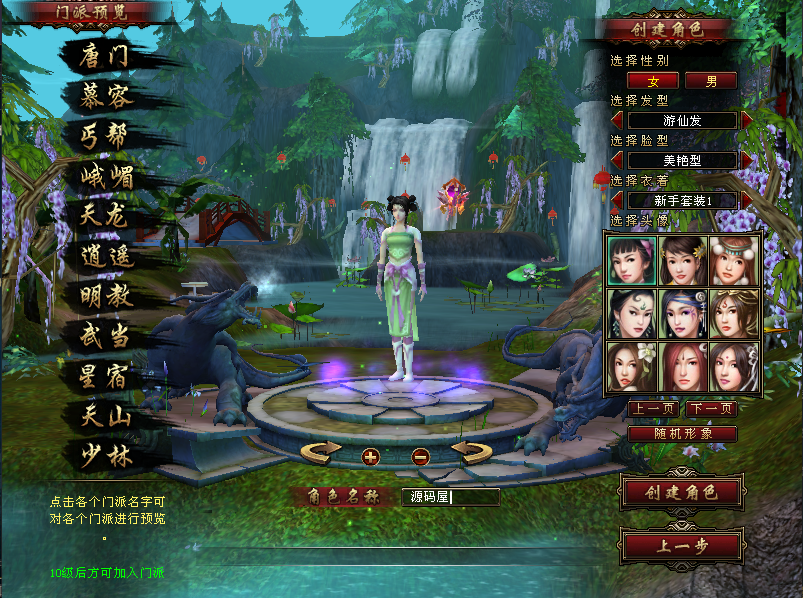Show next portrait page 下一页
This screenshot has width=803, height=598.
coord(711,409)
